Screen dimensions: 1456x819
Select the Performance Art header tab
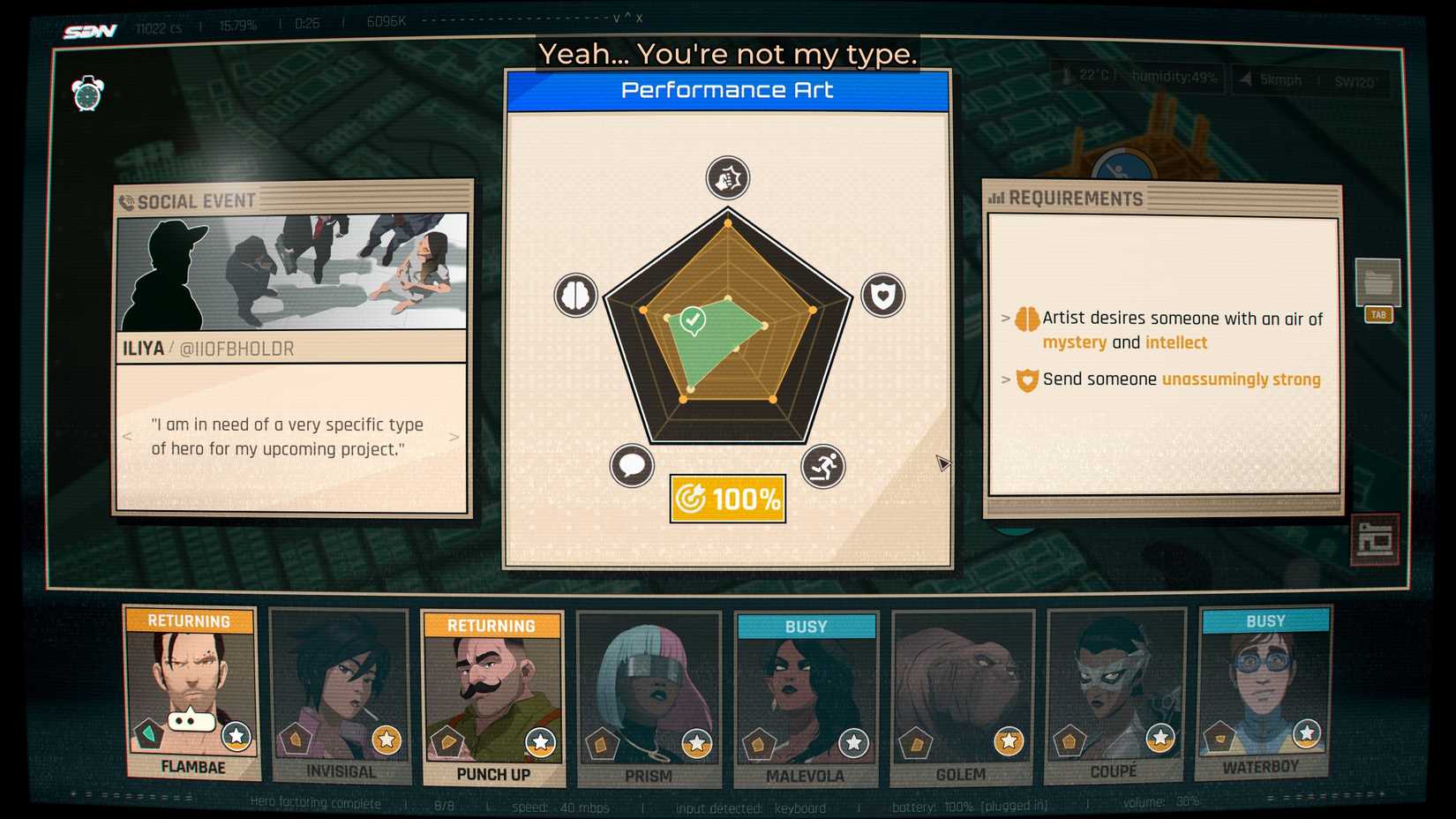pos(726,89)
